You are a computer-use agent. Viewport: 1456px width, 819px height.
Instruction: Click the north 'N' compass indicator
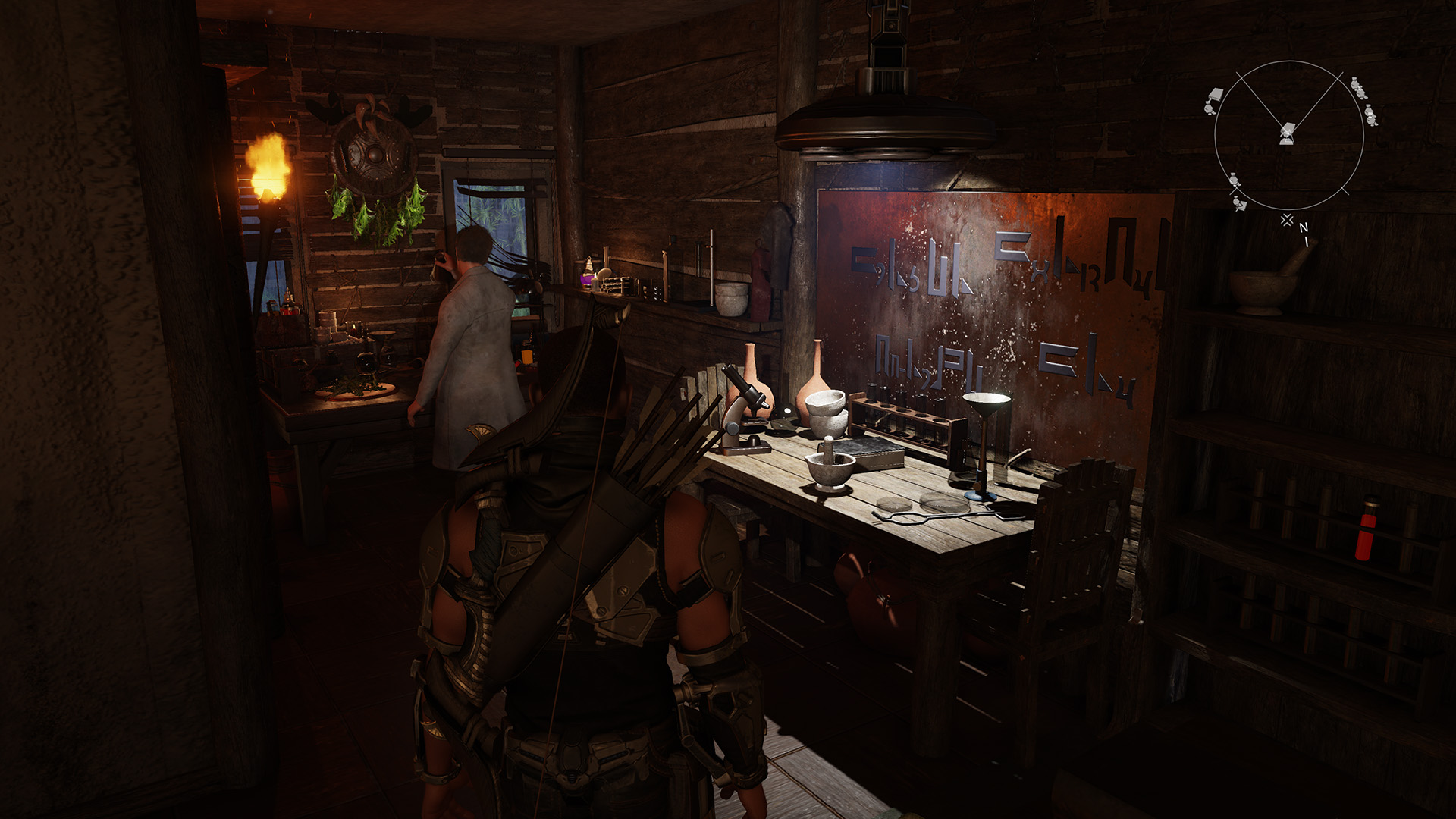[x=1304, y=227]
